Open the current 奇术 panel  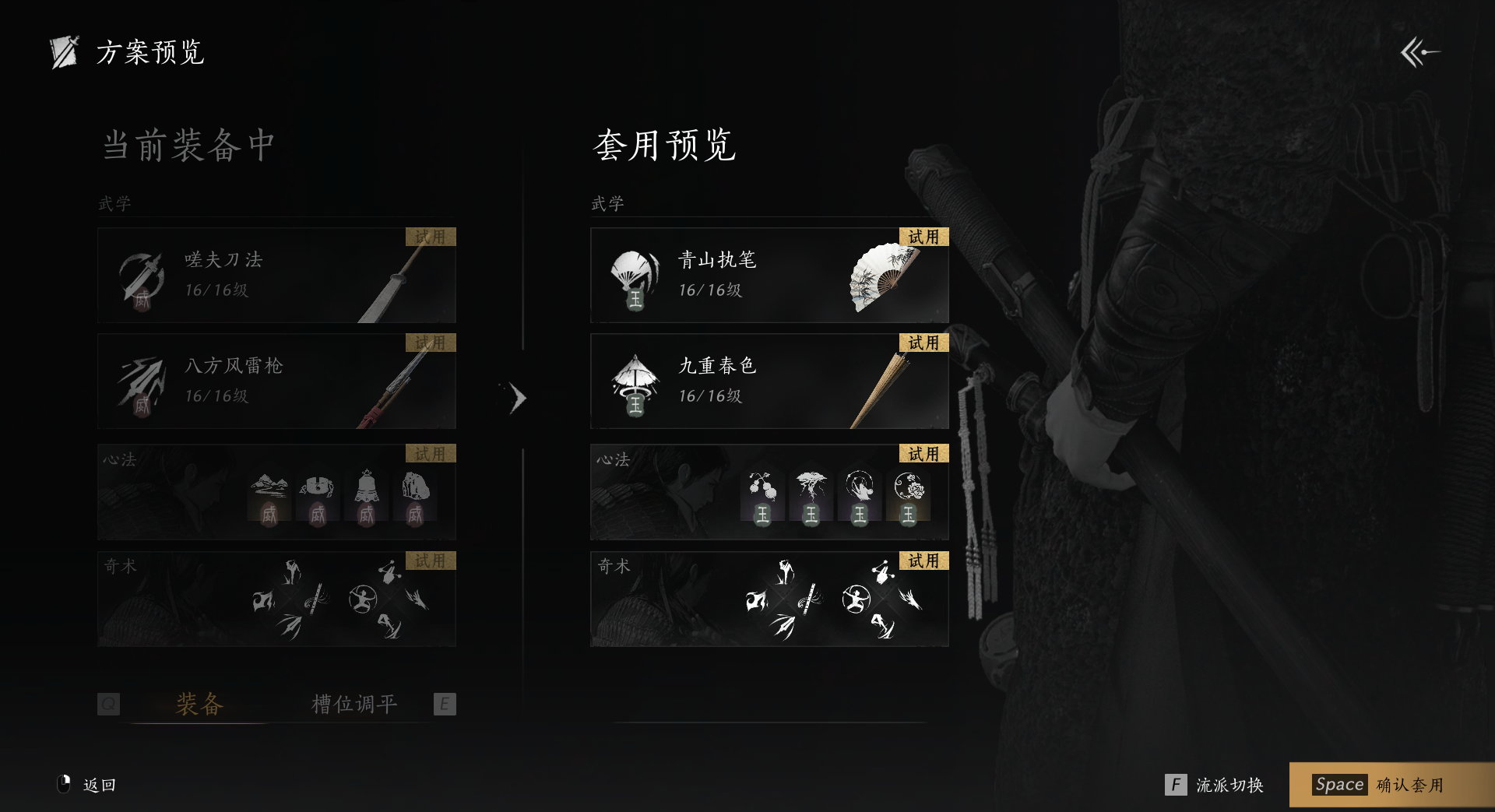(276, 599)
